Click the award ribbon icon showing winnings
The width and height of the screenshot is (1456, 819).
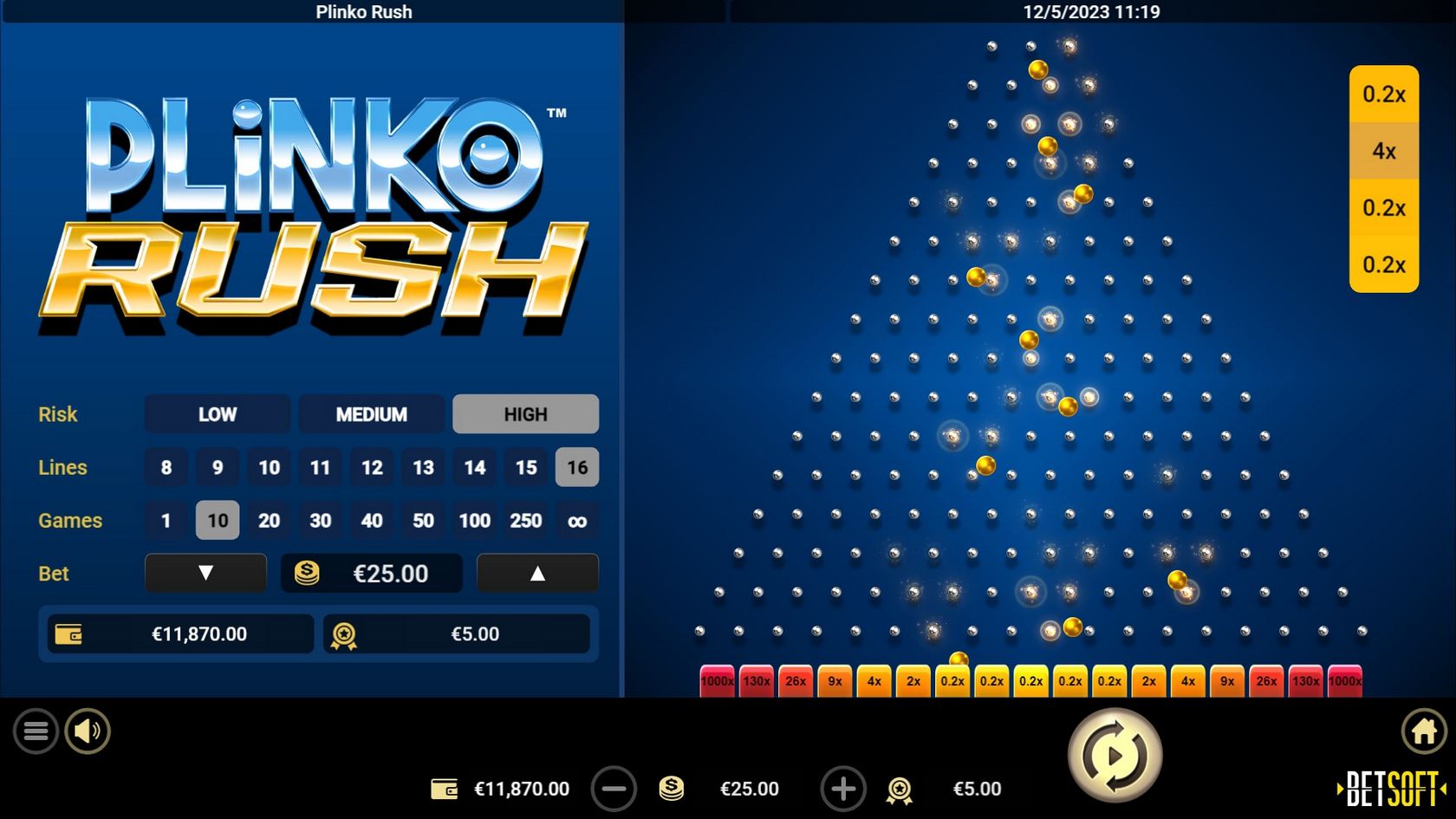901,789
